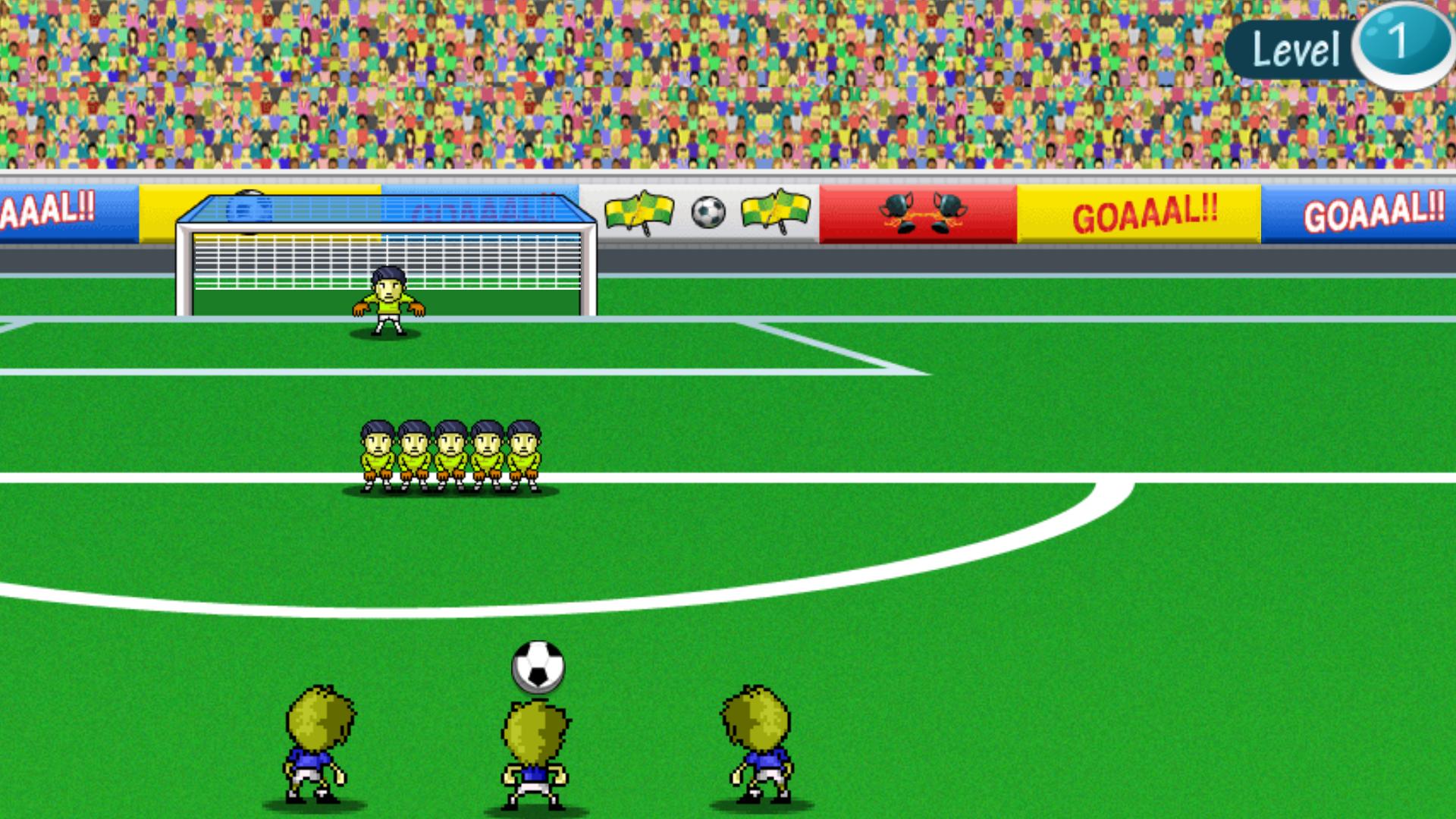Click the leftmost blue-shirted teammate

tap(318, 743)
